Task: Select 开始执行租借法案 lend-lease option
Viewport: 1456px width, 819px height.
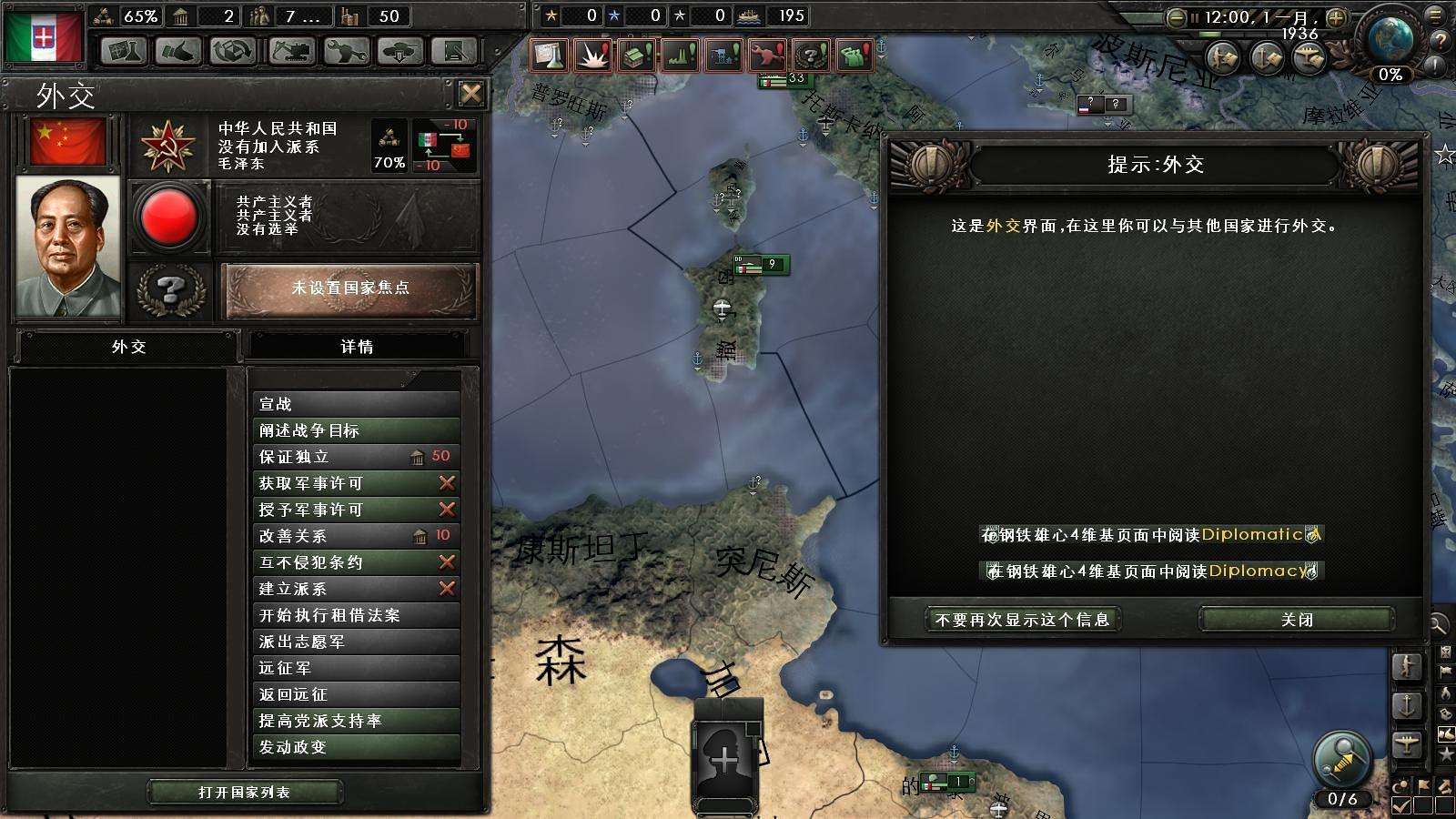Action: pyautogui.click(x=356, y=615)
